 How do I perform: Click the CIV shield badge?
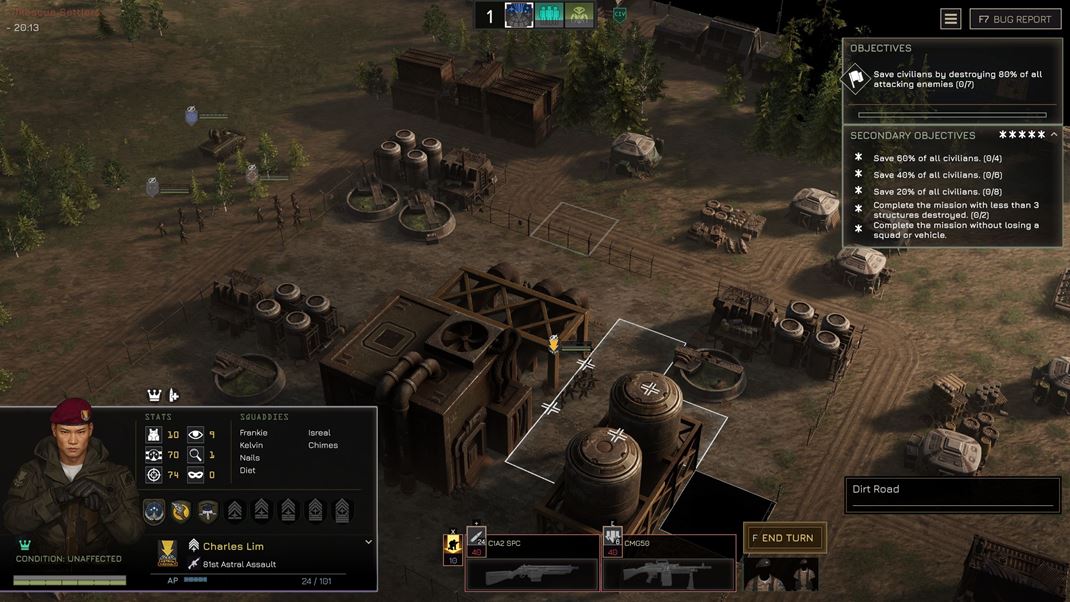tap(619, 14)
